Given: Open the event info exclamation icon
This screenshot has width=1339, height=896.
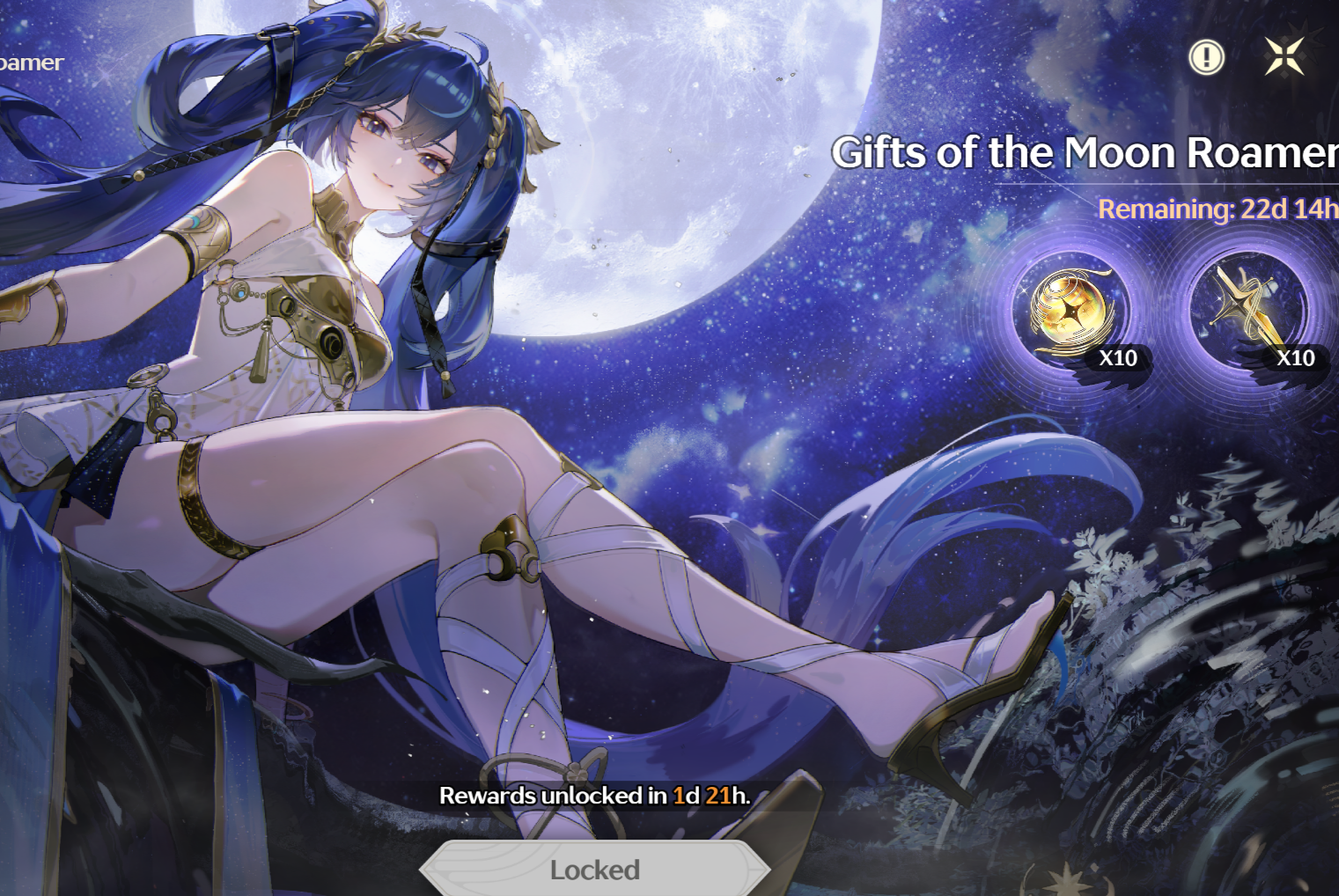Looking at the screenshot, I should click(1206, 58).
